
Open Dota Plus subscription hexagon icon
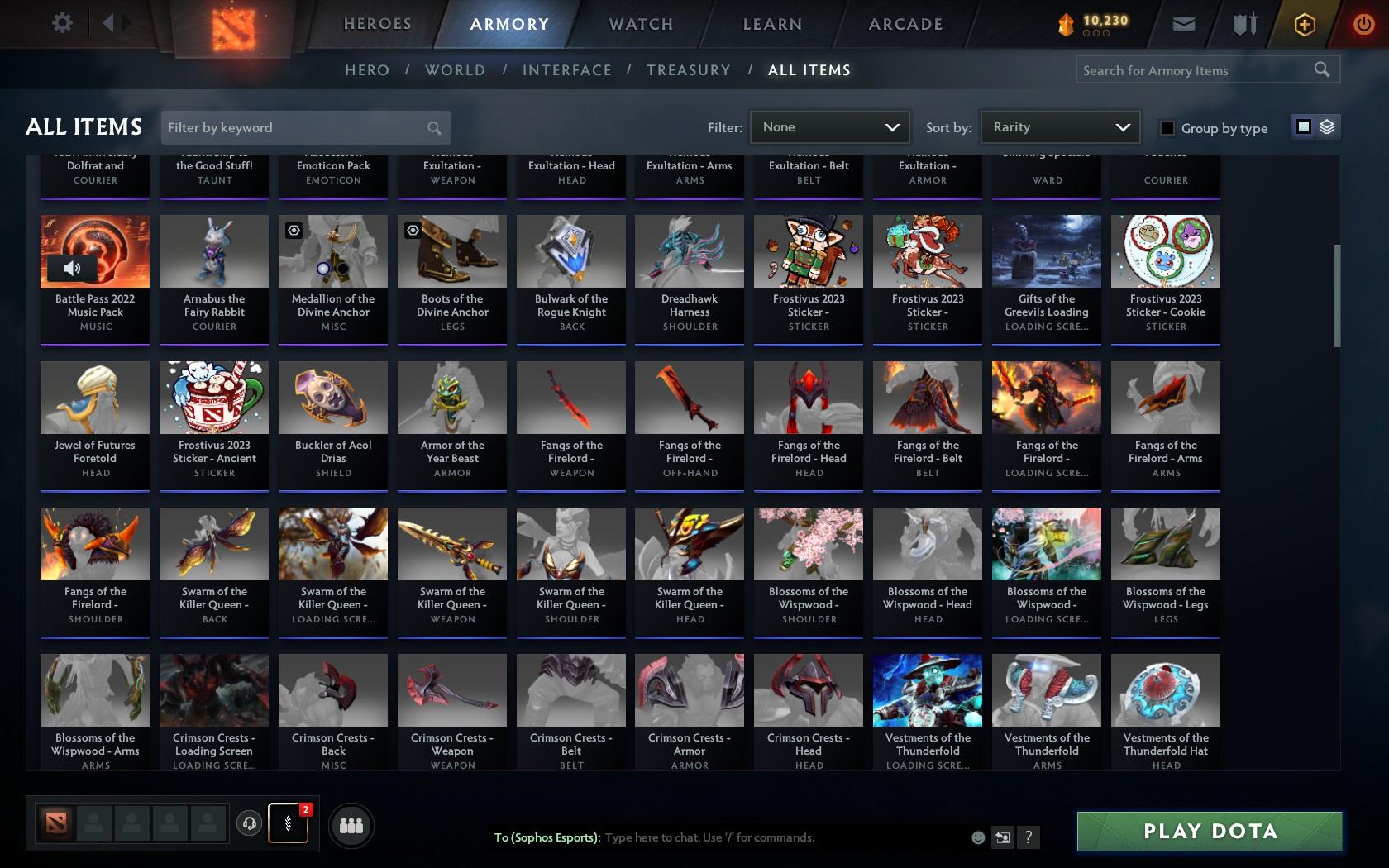tap(1305, 24)
